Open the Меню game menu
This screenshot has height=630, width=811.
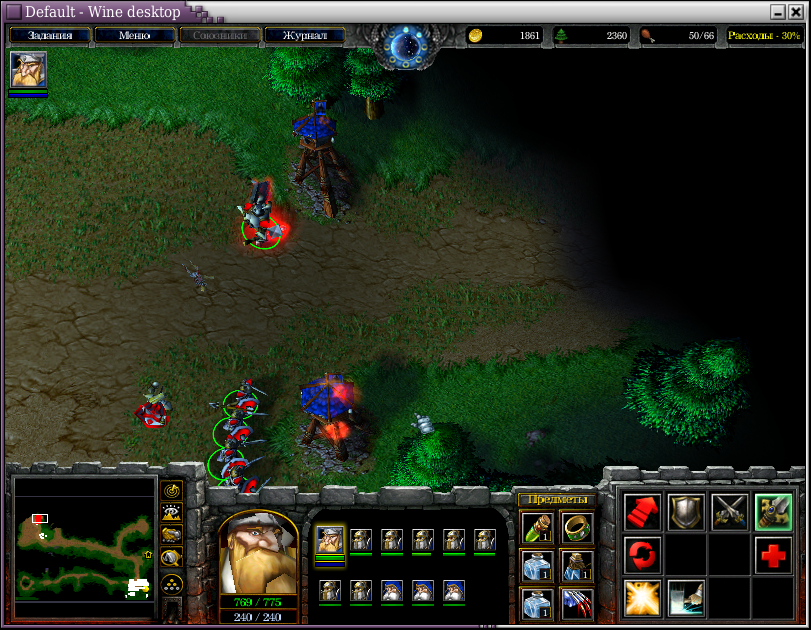[134, 35]
